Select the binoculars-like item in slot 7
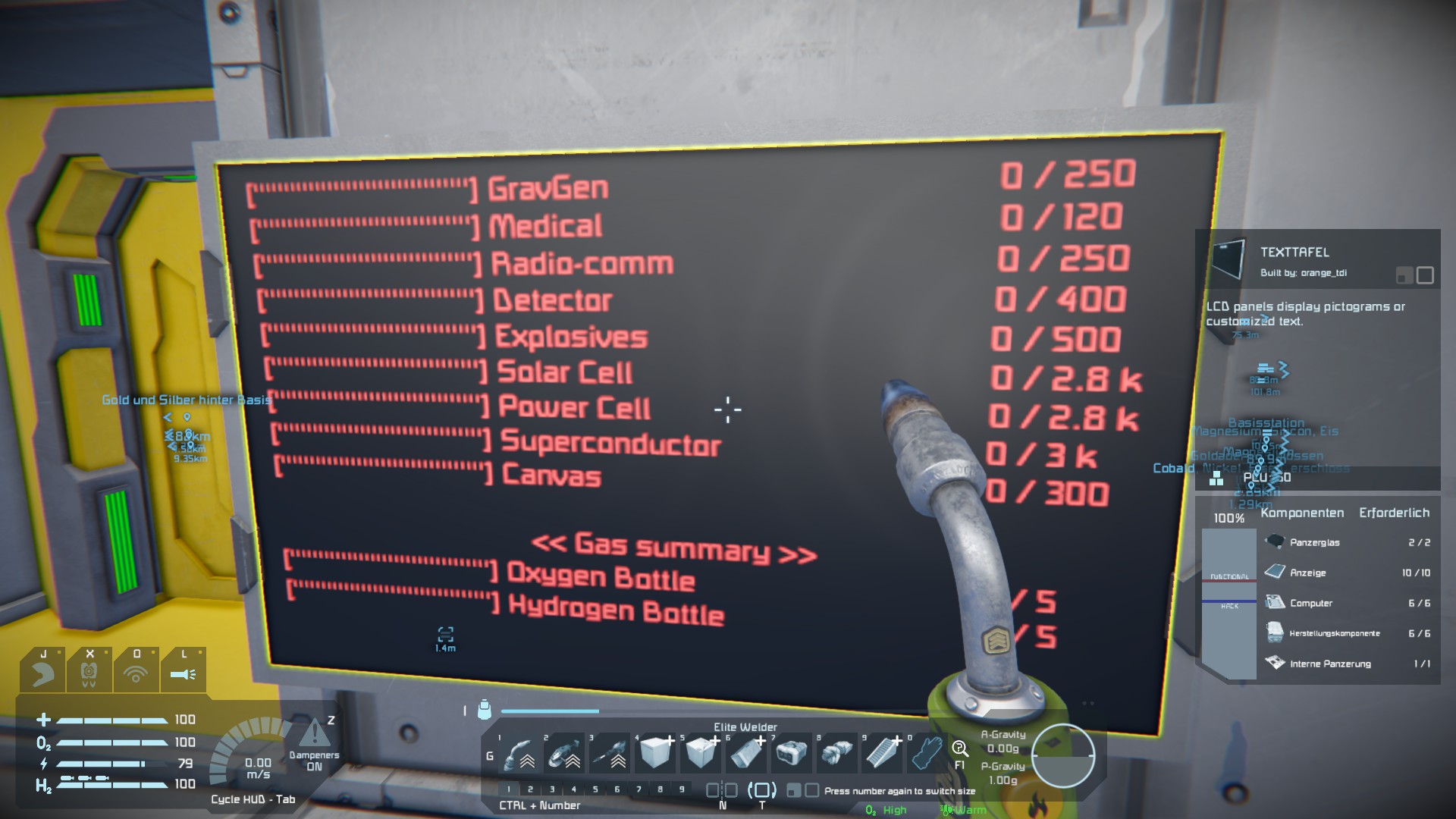Screen dimensions: 1456x819 tap(792, 753)
